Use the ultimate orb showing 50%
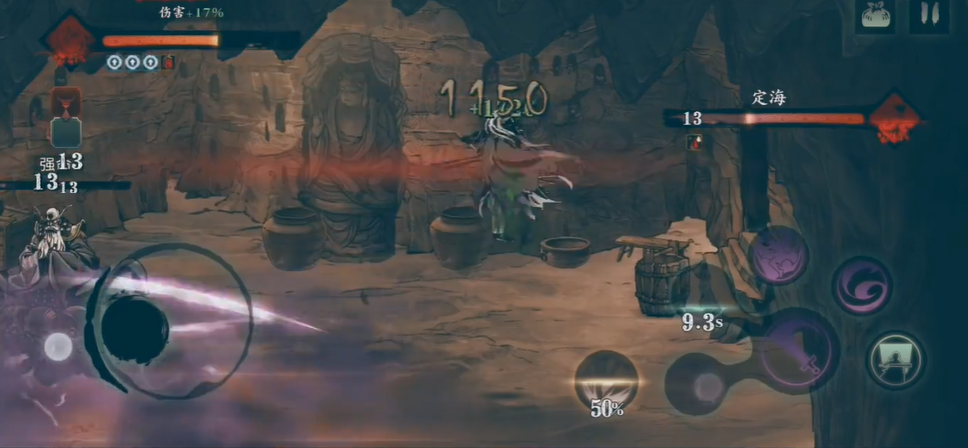The width and height of the screenshot is (968, 448). pos(606,380)
